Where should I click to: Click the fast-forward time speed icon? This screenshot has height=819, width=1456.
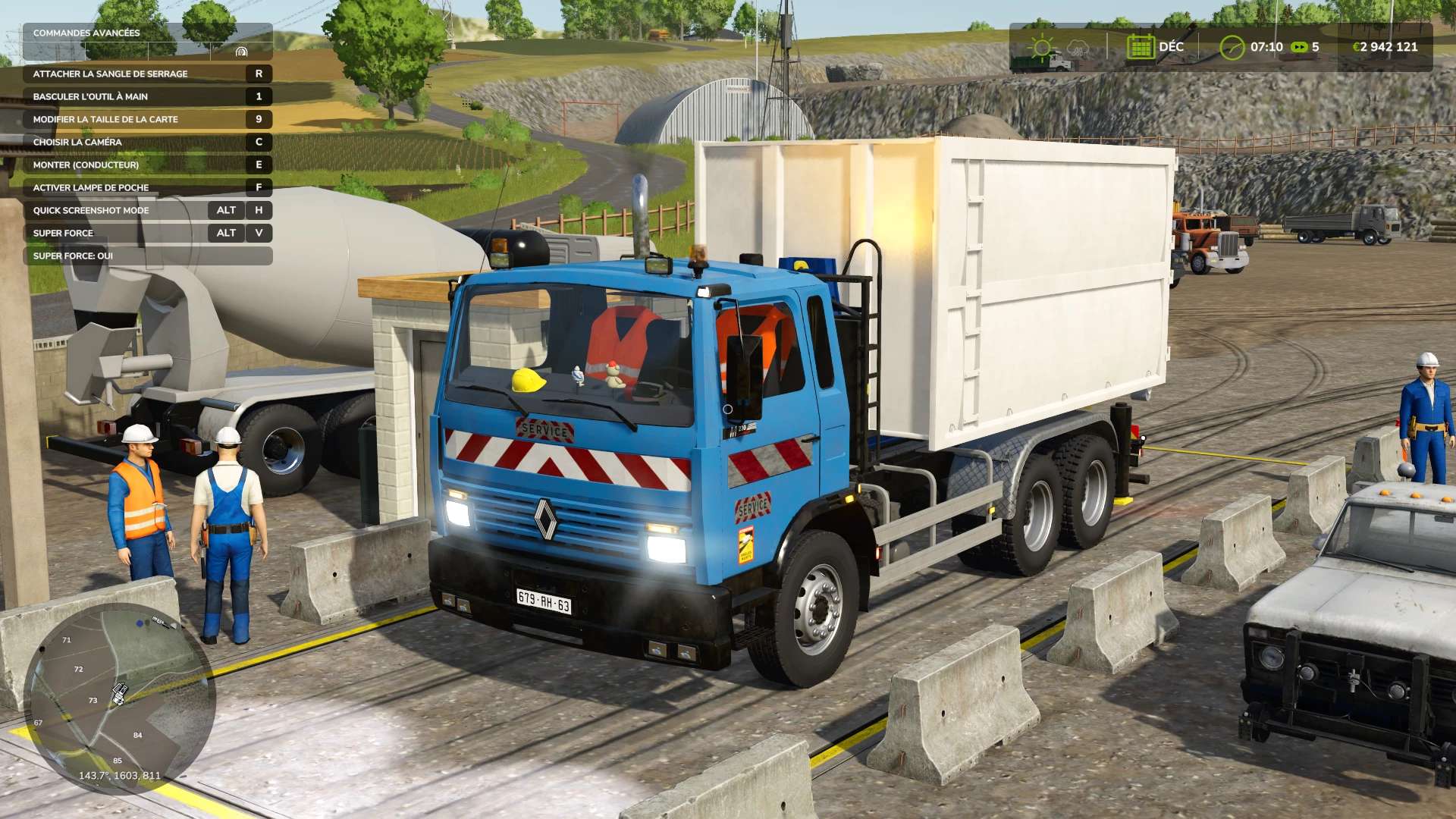(1299, 47)
